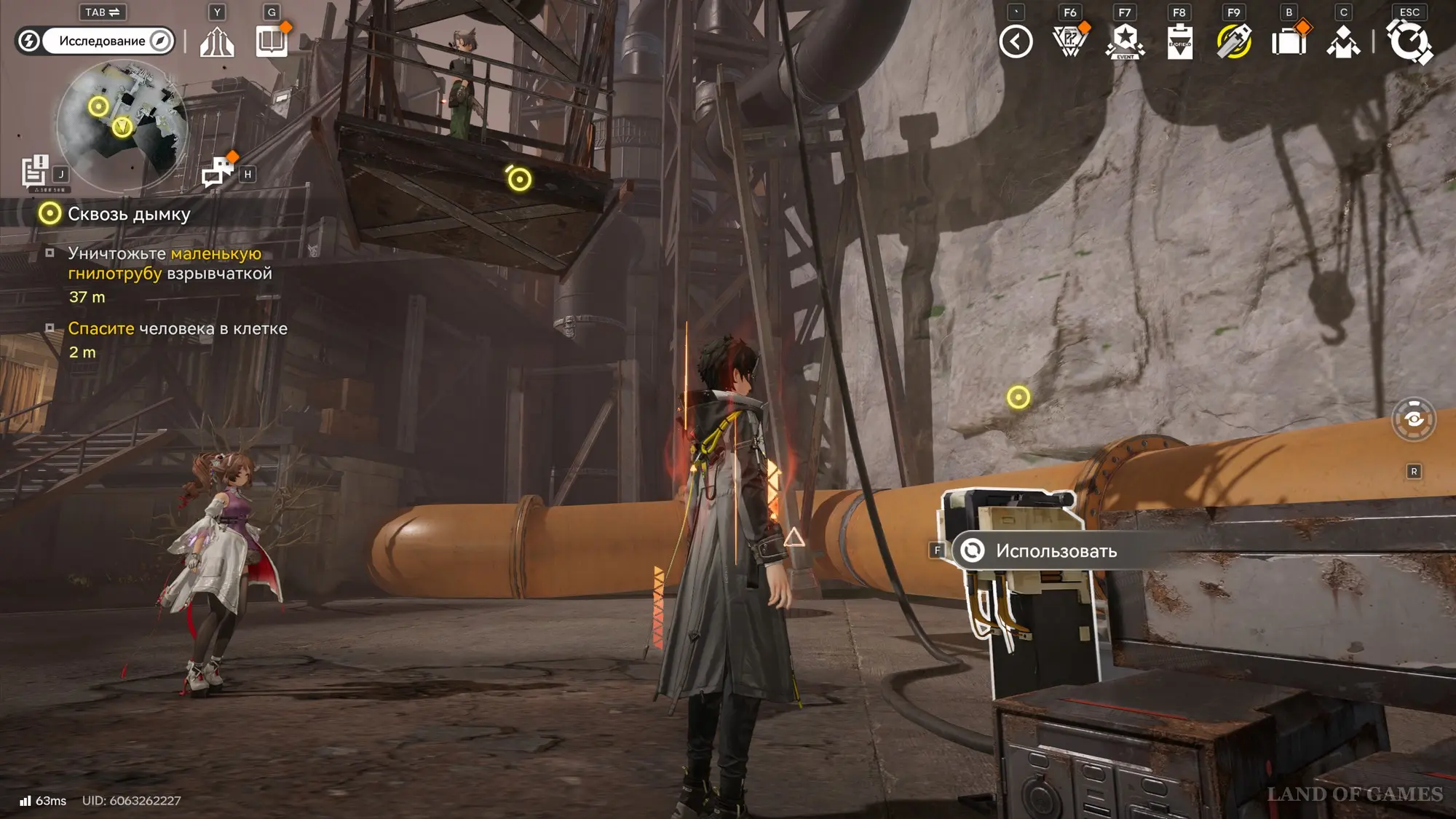Open the backpack inventory icon
The image size is (1456, 819).
(x=1289, y=41)
